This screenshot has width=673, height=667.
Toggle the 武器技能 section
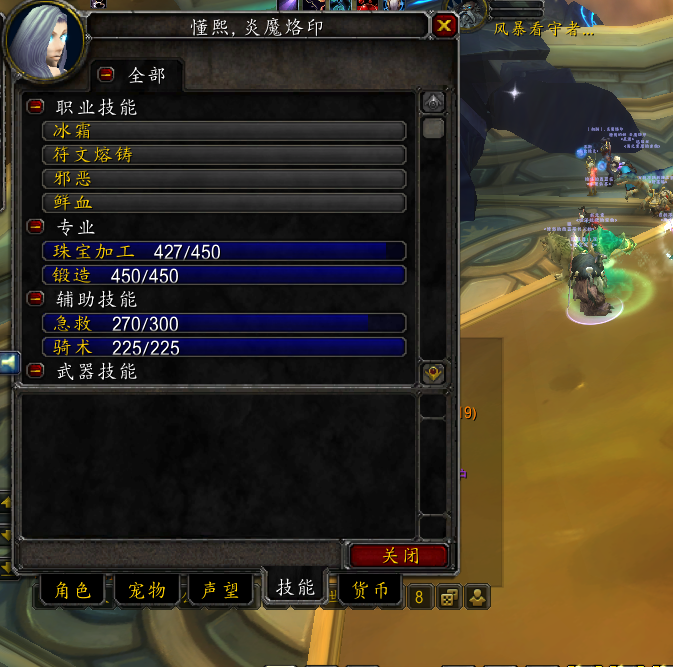click(x=36, y=370)
